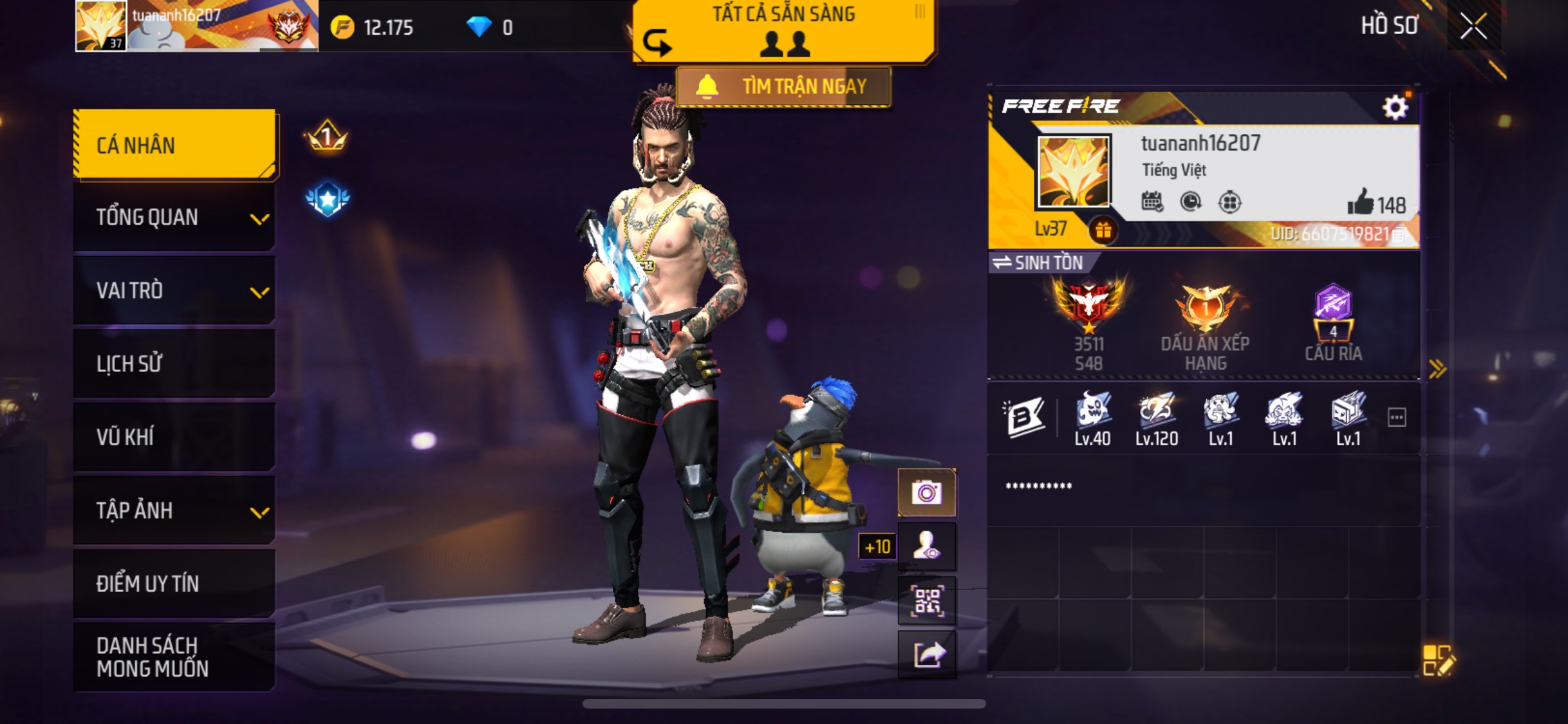1568x724 pixels.
Task: Click the diamond currency counter
Action: [489, 27]
